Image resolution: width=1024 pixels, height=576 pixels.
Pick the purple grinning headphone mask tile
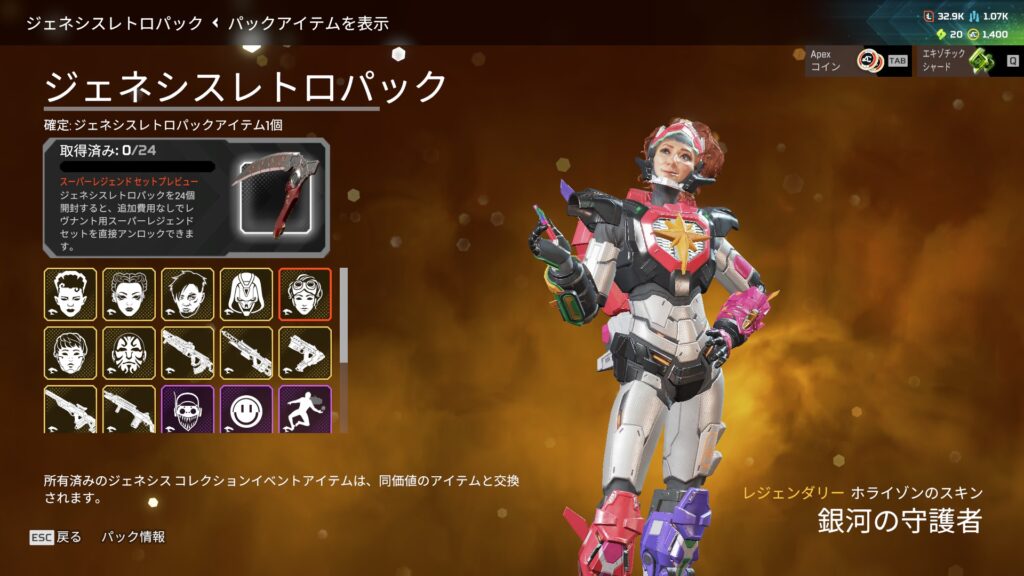pyautogui.click(x=188, y=410)
